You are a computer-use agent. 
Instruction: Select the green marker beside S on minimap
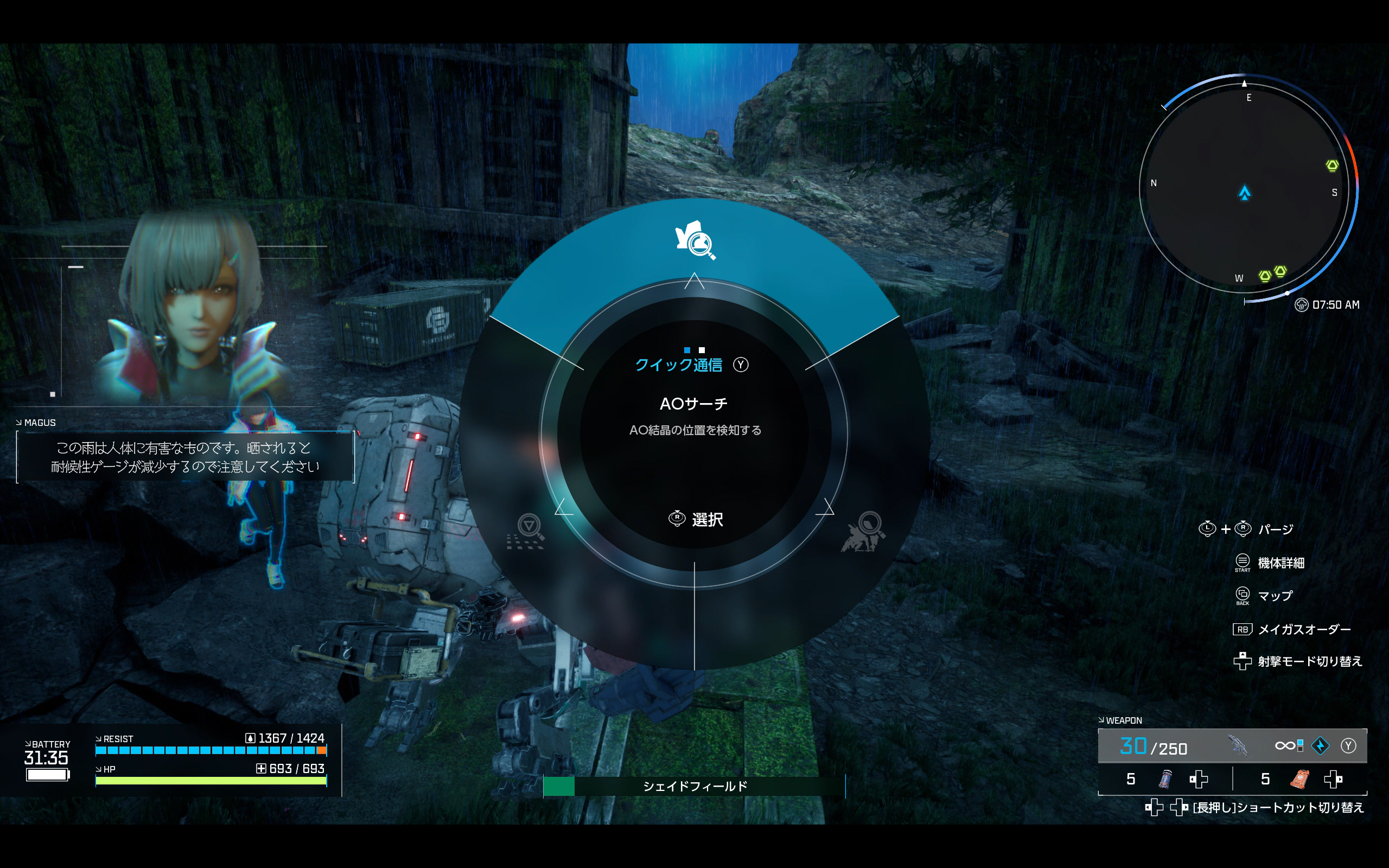pyautogui.click(x=1332, y=166)
